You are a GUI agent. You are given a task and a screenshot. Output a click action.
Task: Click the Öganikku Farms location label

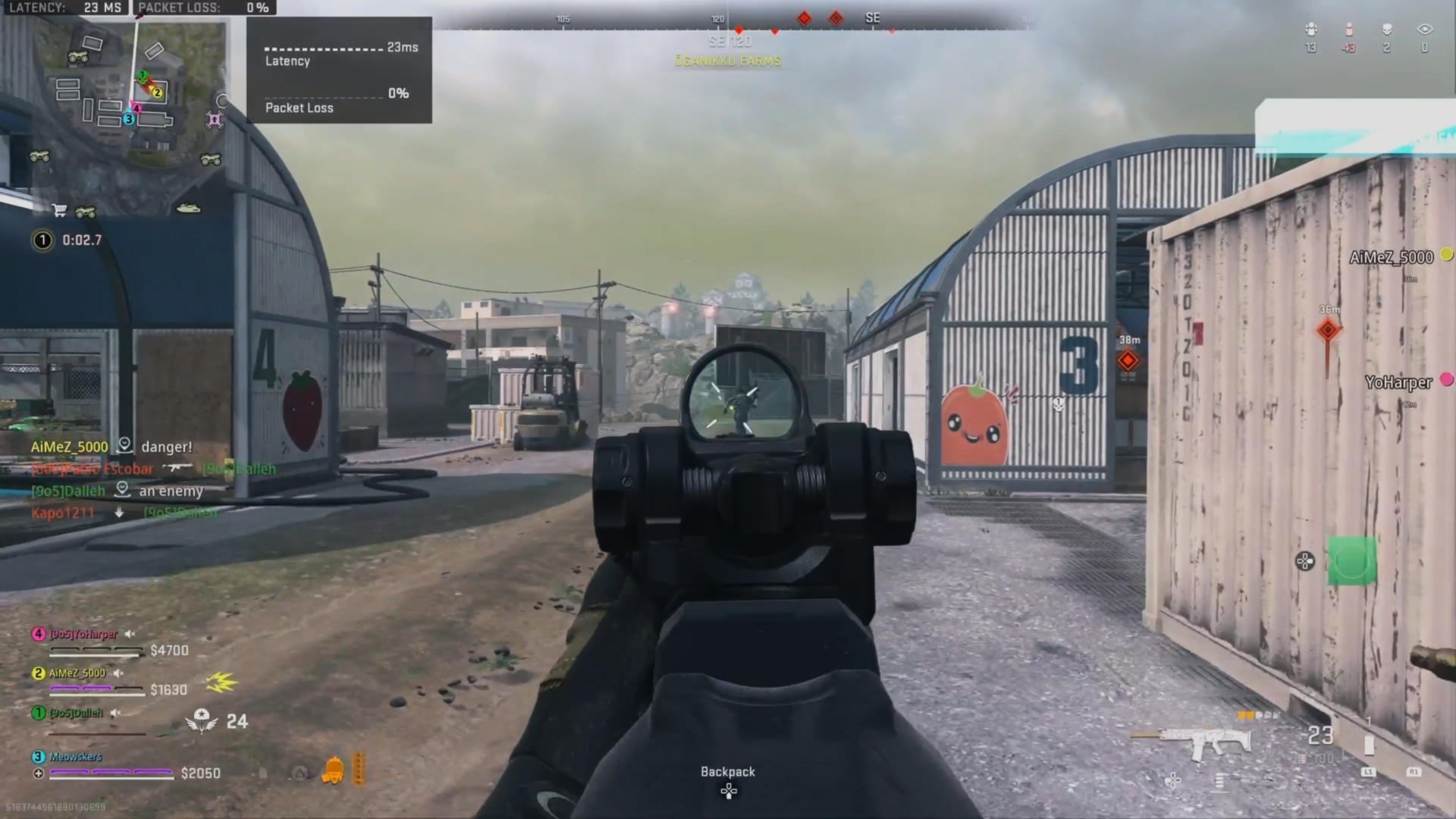[x=728, y=61]
